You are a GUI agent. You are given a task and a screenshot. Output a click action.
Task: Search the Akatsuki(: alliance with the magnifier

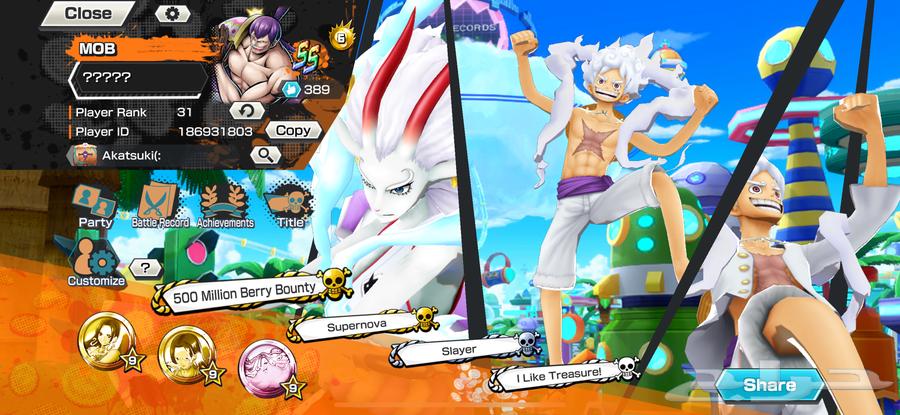point(264,155)
